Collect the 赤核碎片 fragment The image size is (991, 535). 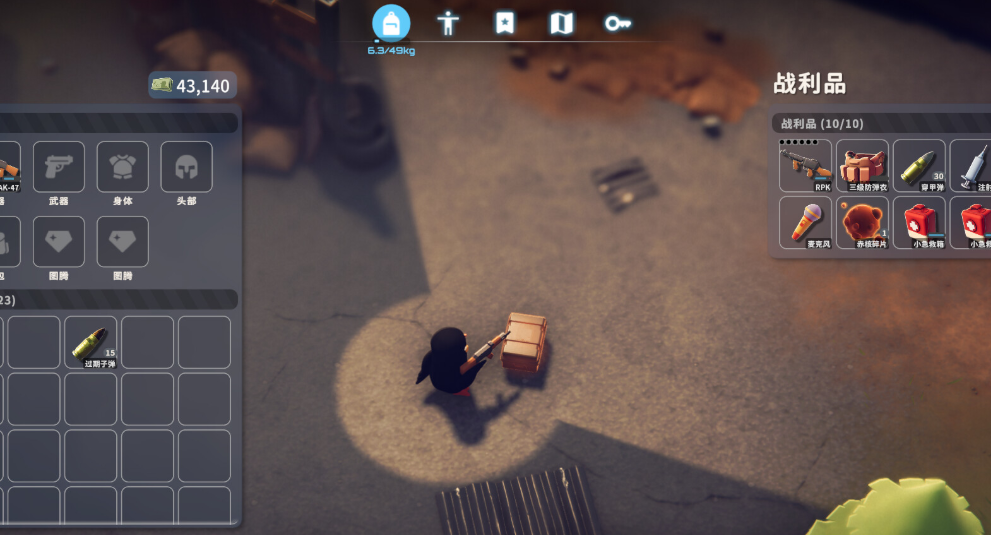click(862, 222)
